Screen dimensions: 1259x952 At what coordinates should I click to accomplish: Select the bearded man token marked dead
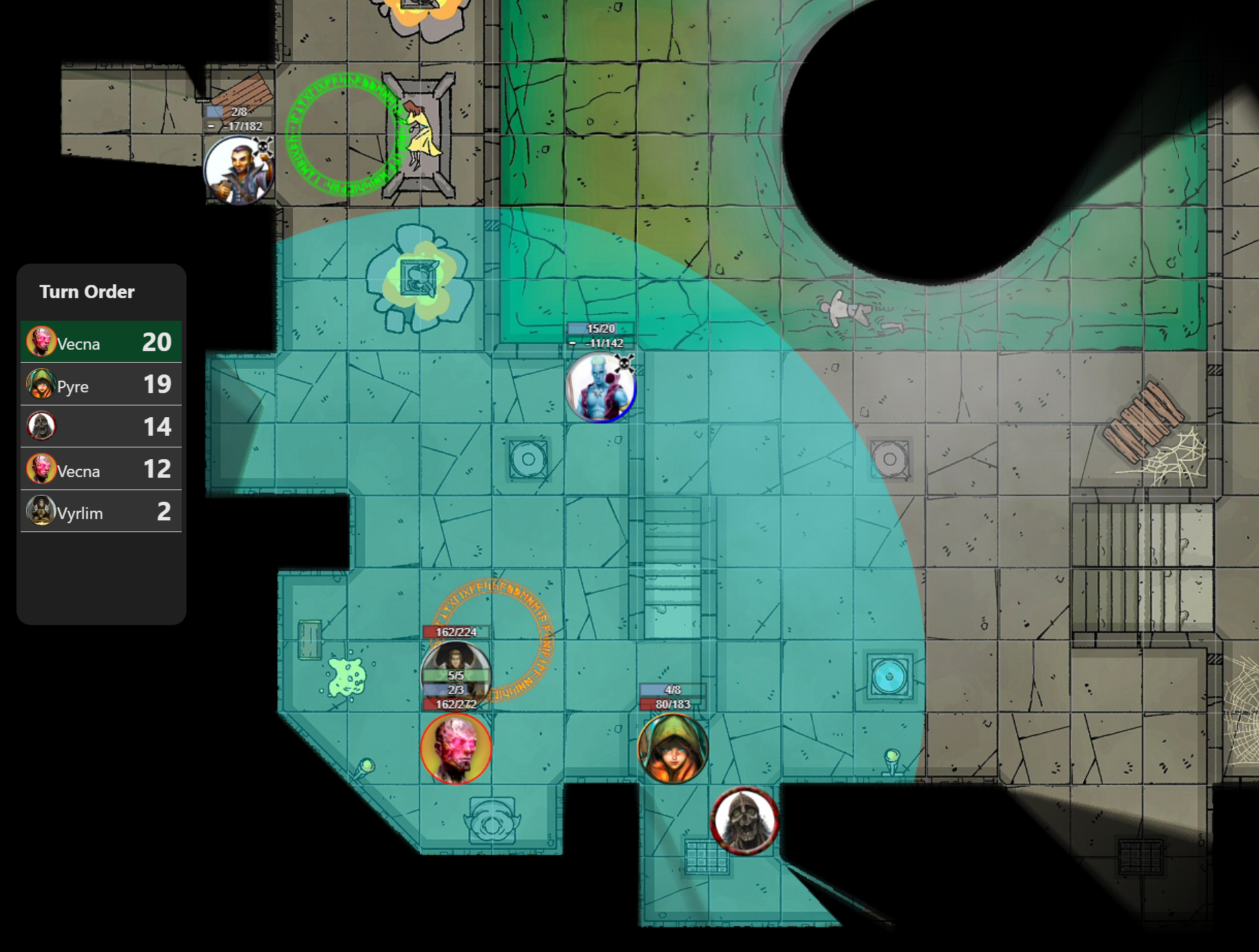click(x=239, y=170)
